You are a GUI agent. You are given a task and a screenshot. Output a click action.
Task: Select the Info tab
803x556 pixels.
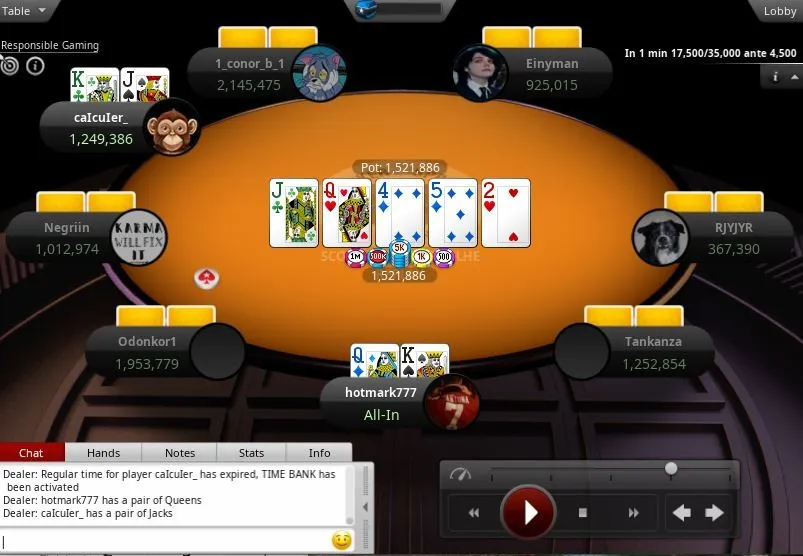coord(319,453)
